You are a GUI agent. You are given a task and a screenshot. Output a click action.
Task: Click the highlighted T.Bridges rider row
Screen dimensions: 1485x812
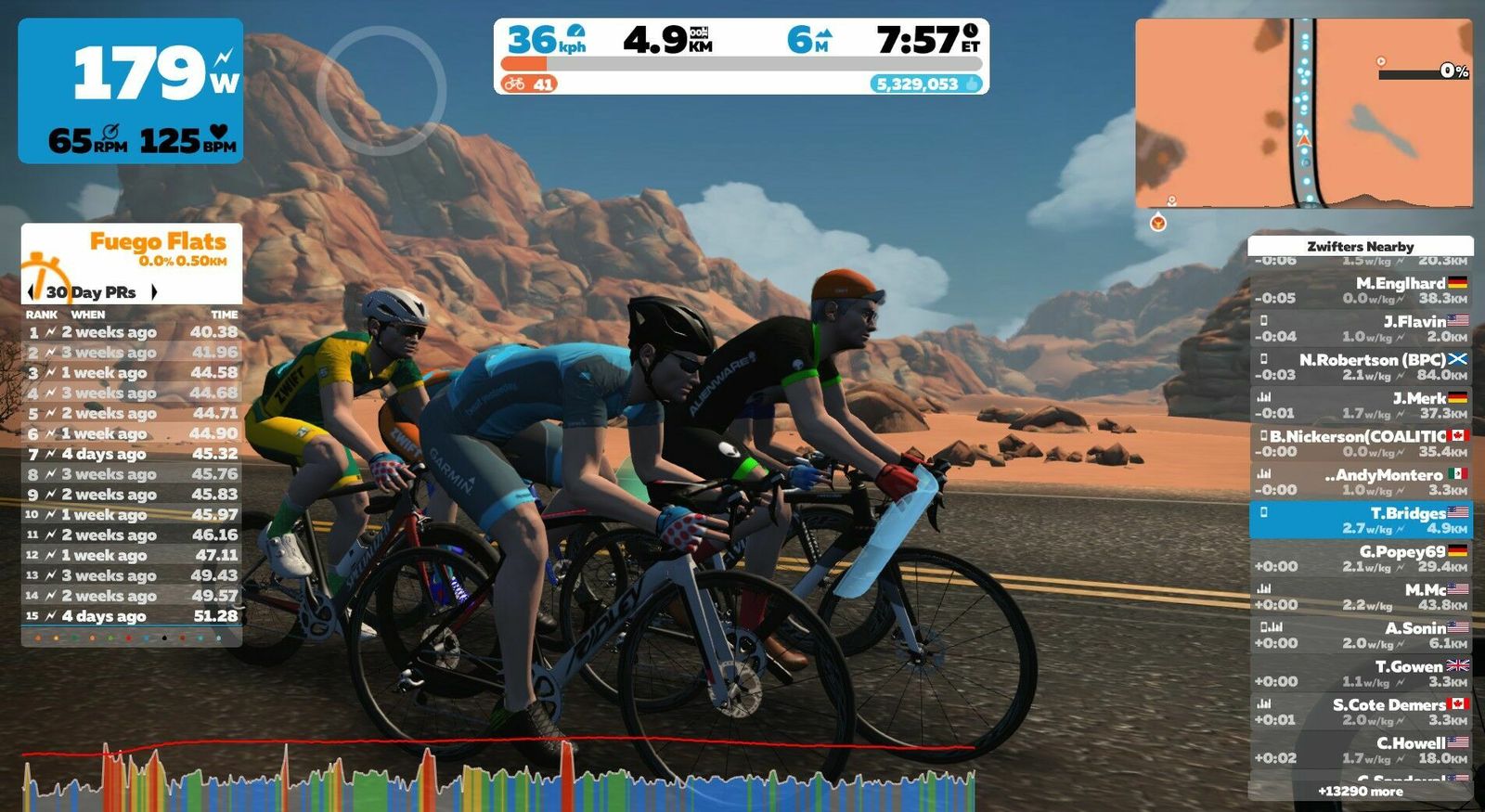point(1360,520)
